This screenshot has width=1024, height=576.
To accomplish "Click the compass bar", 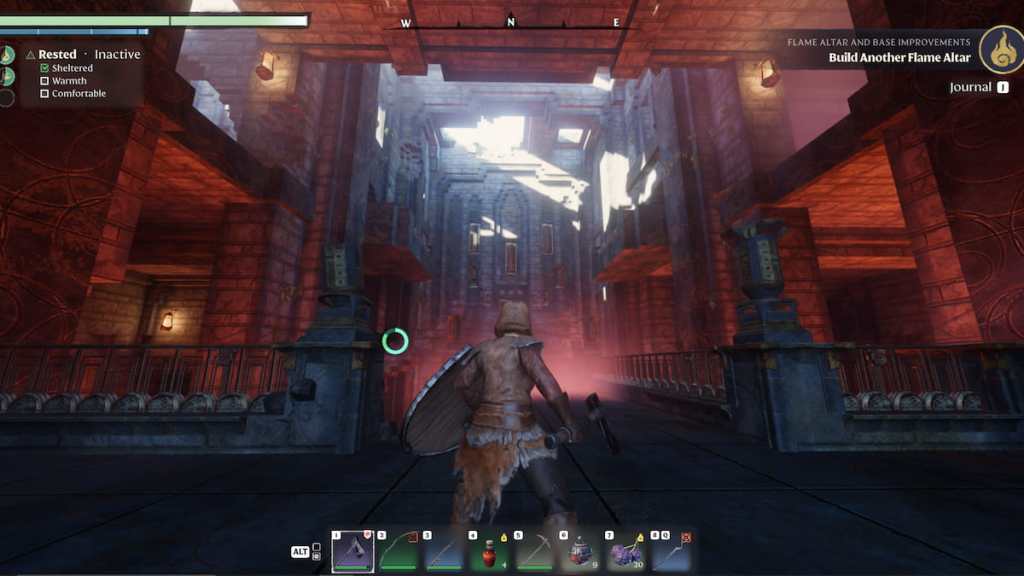I will pos(510,23).
